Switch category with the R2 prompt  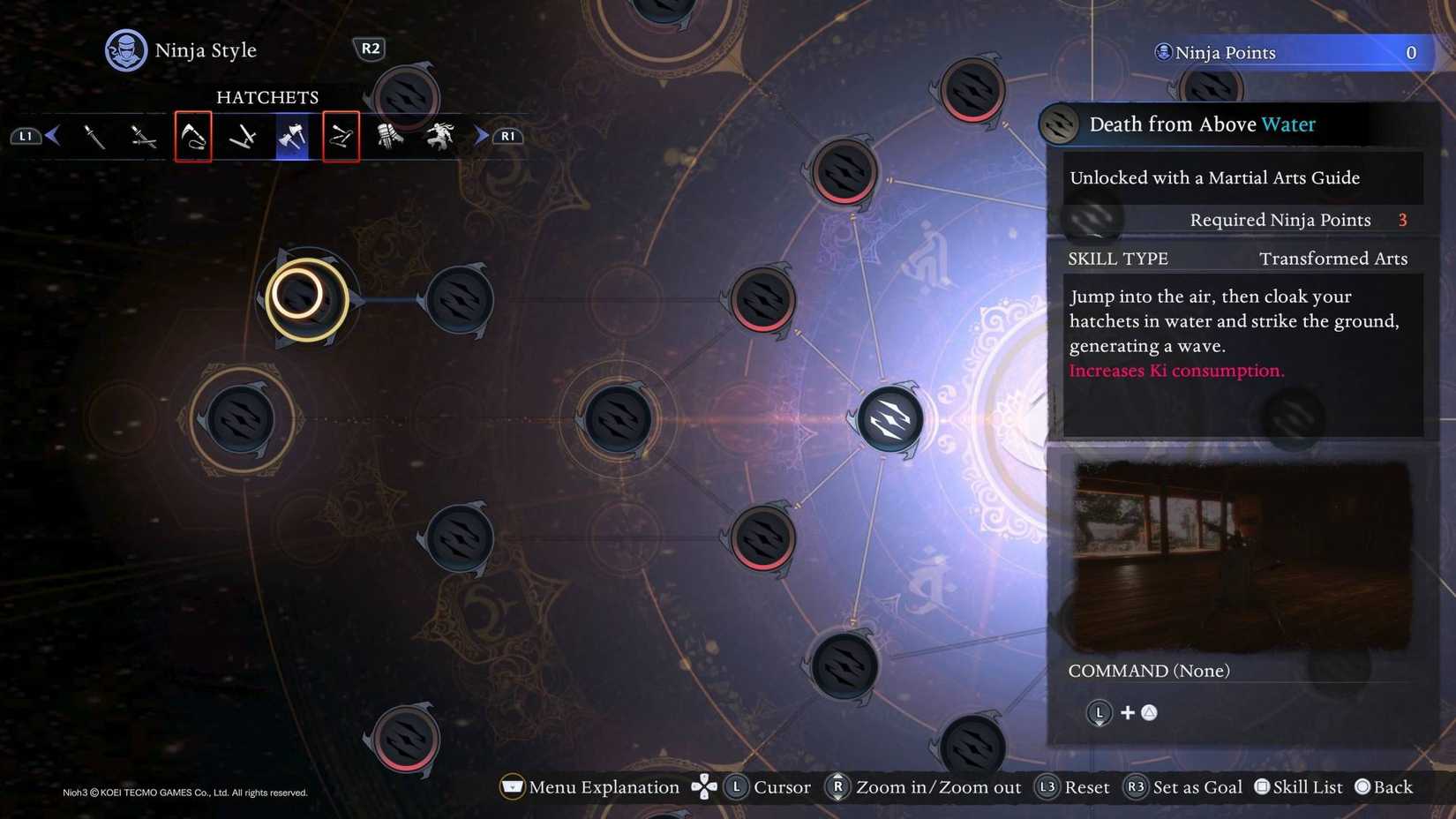[x=370, y=49]
